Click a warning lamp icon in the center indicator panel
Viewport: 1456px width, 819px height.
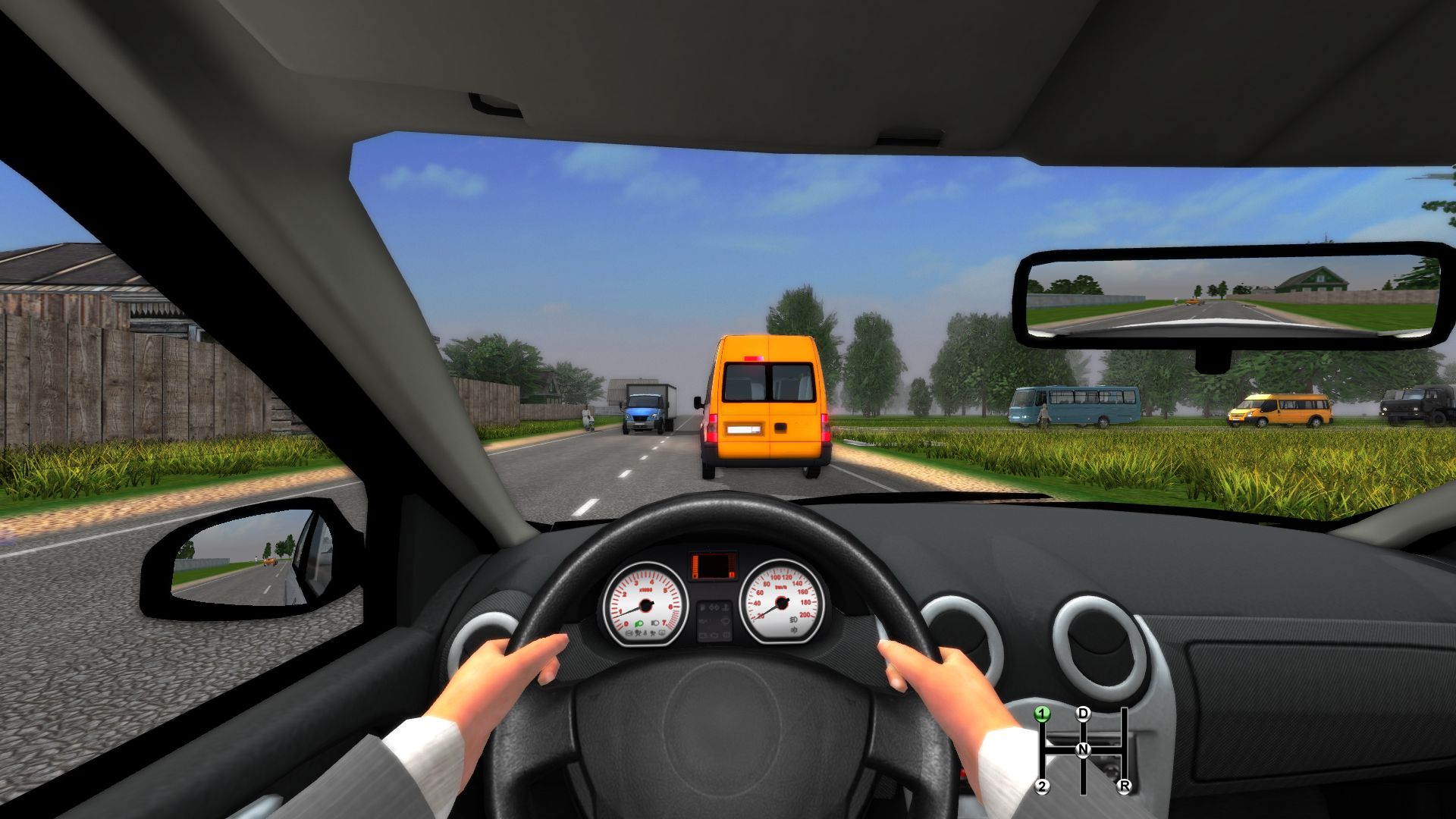point(713,609)
